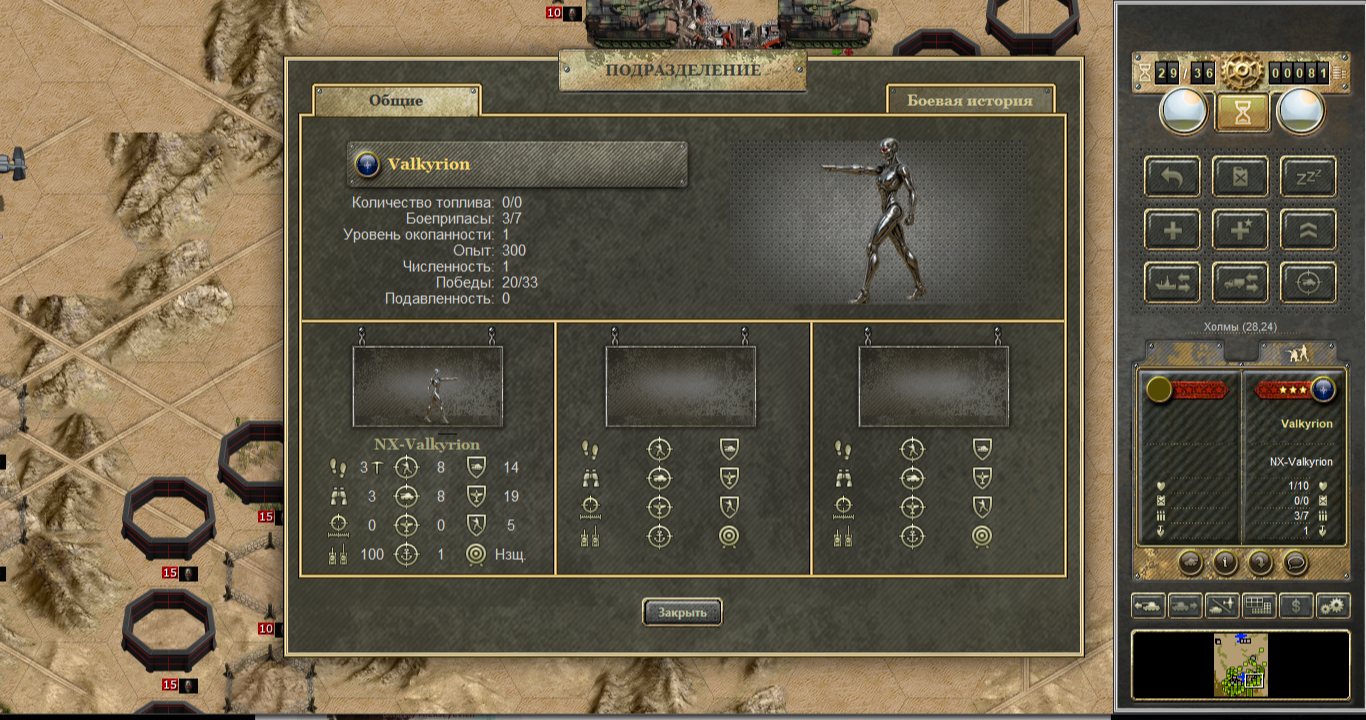
Task: End the turn with the hourglass button
Action: pos(1242,112)
